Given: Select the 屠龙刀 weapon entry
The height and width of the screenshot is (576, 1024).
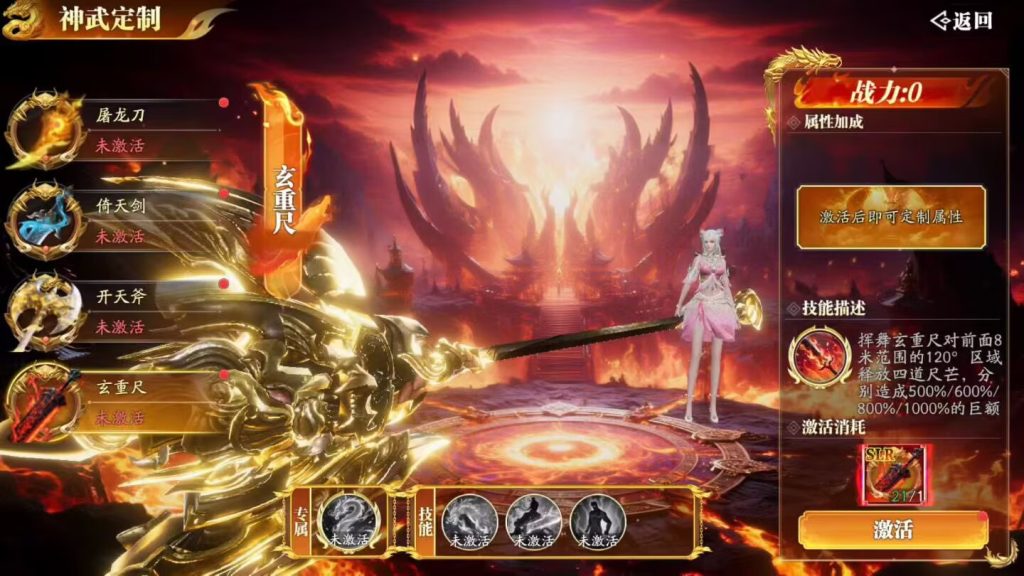Looking at the screenshot, I should 120,129.
